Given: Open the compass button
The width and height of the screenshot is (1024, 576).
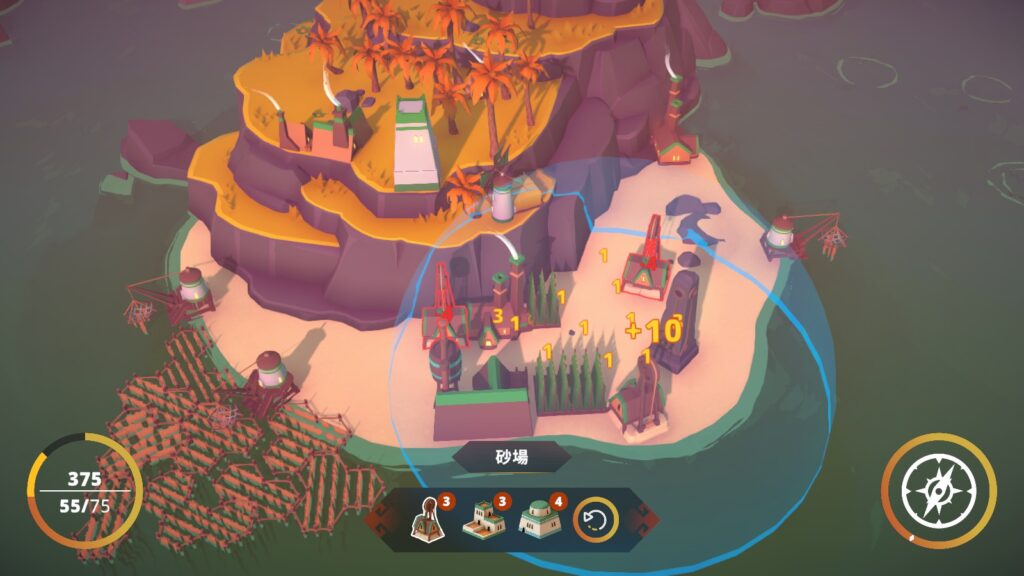Looking at the screenshot, I should 937,490.
